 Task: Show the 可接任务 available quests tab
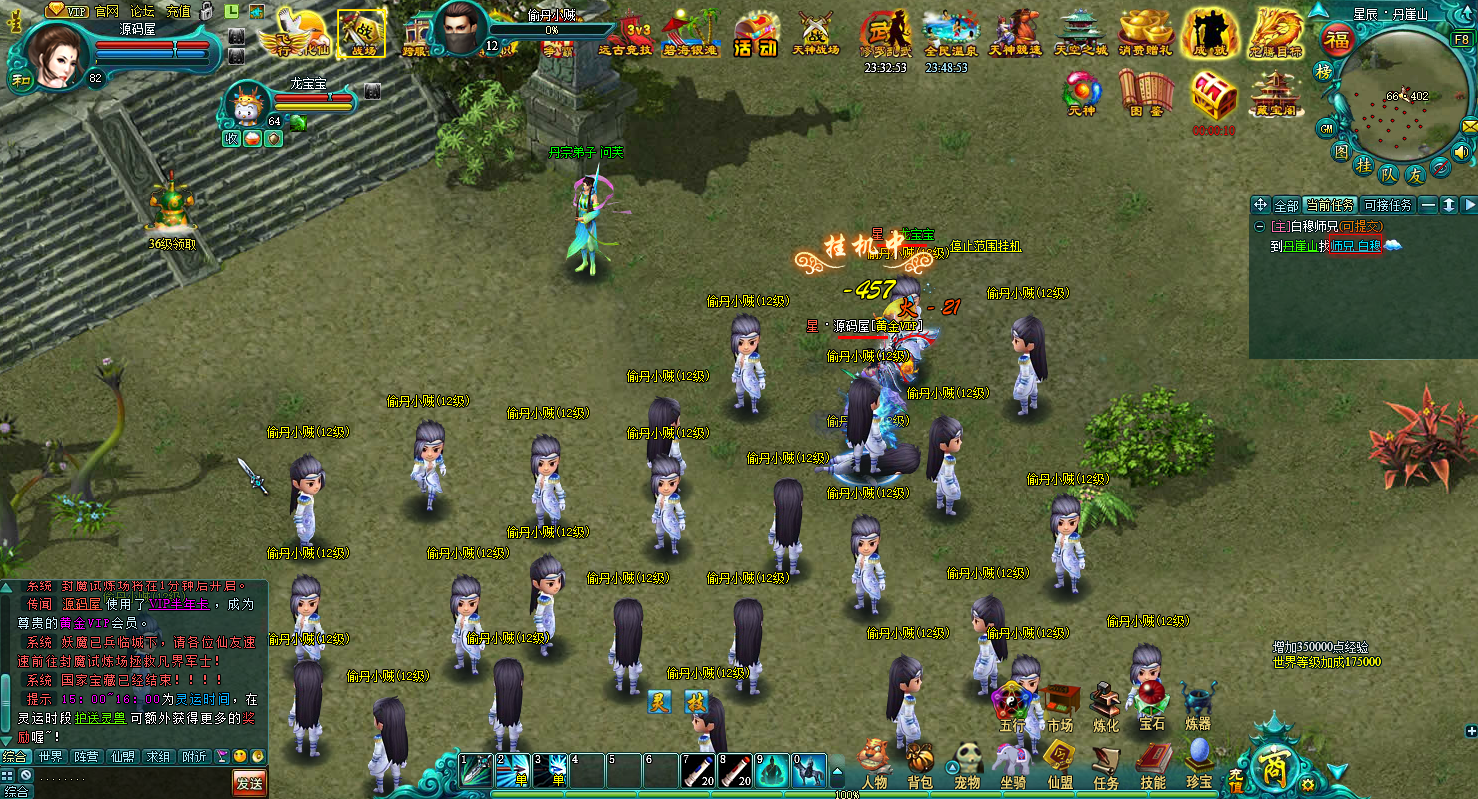tap(1387, 205)
